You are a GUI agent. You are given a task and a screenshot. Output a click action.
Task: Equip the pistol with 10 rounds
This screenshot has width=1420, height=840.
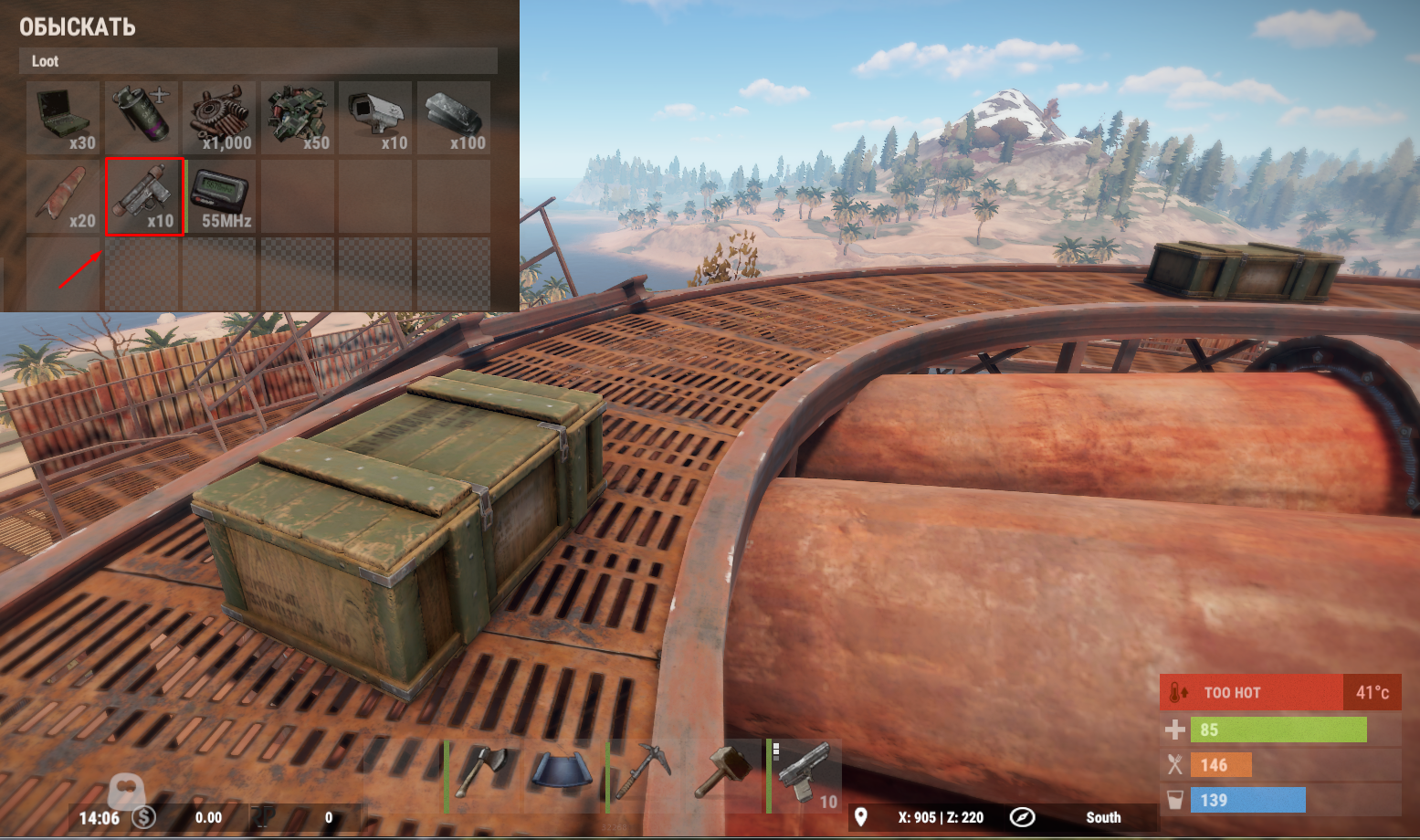(x=805, y=775)
